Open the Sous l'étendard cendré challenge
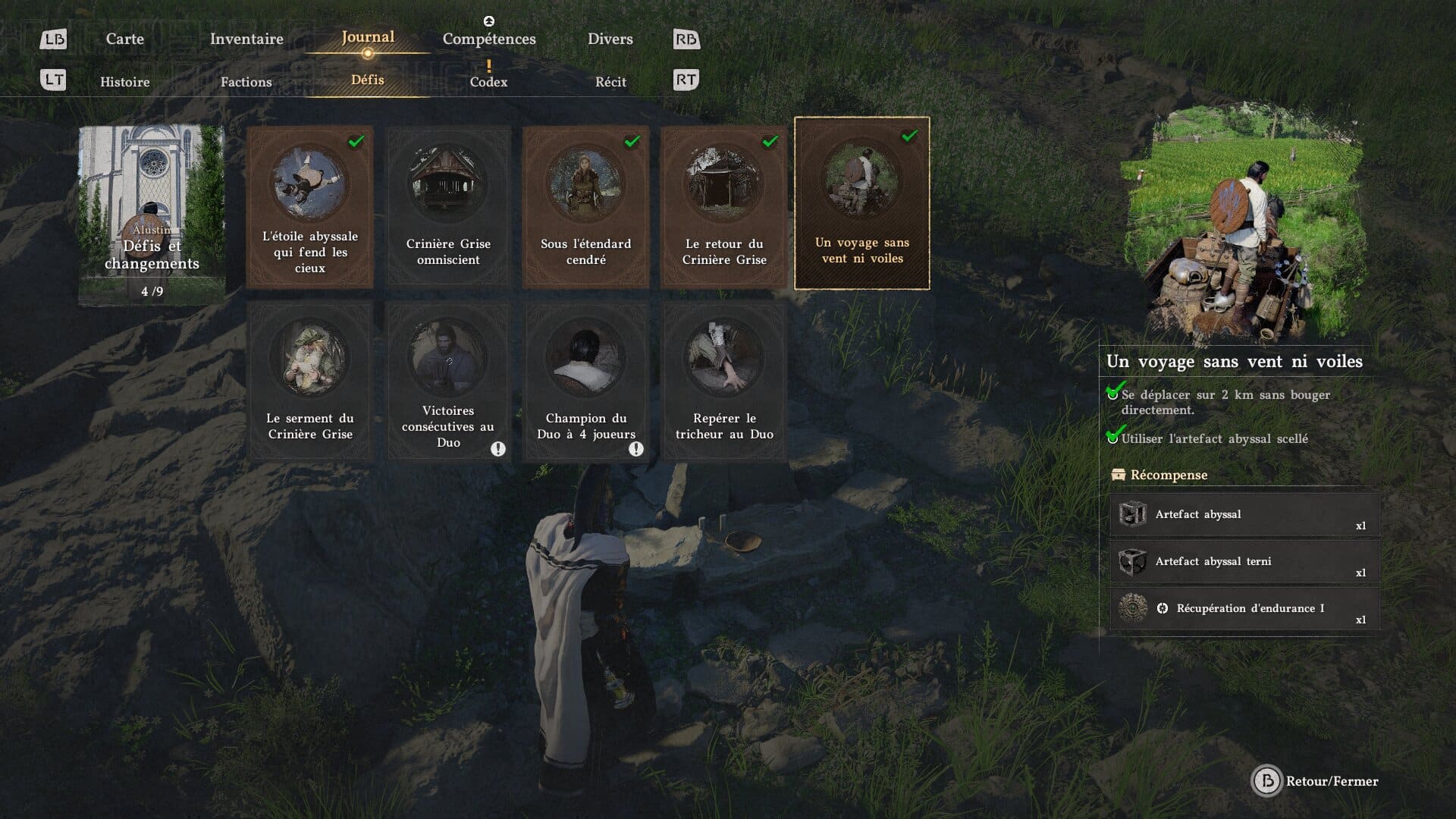Screen dimensions: 1456x819 pos(585,206)
